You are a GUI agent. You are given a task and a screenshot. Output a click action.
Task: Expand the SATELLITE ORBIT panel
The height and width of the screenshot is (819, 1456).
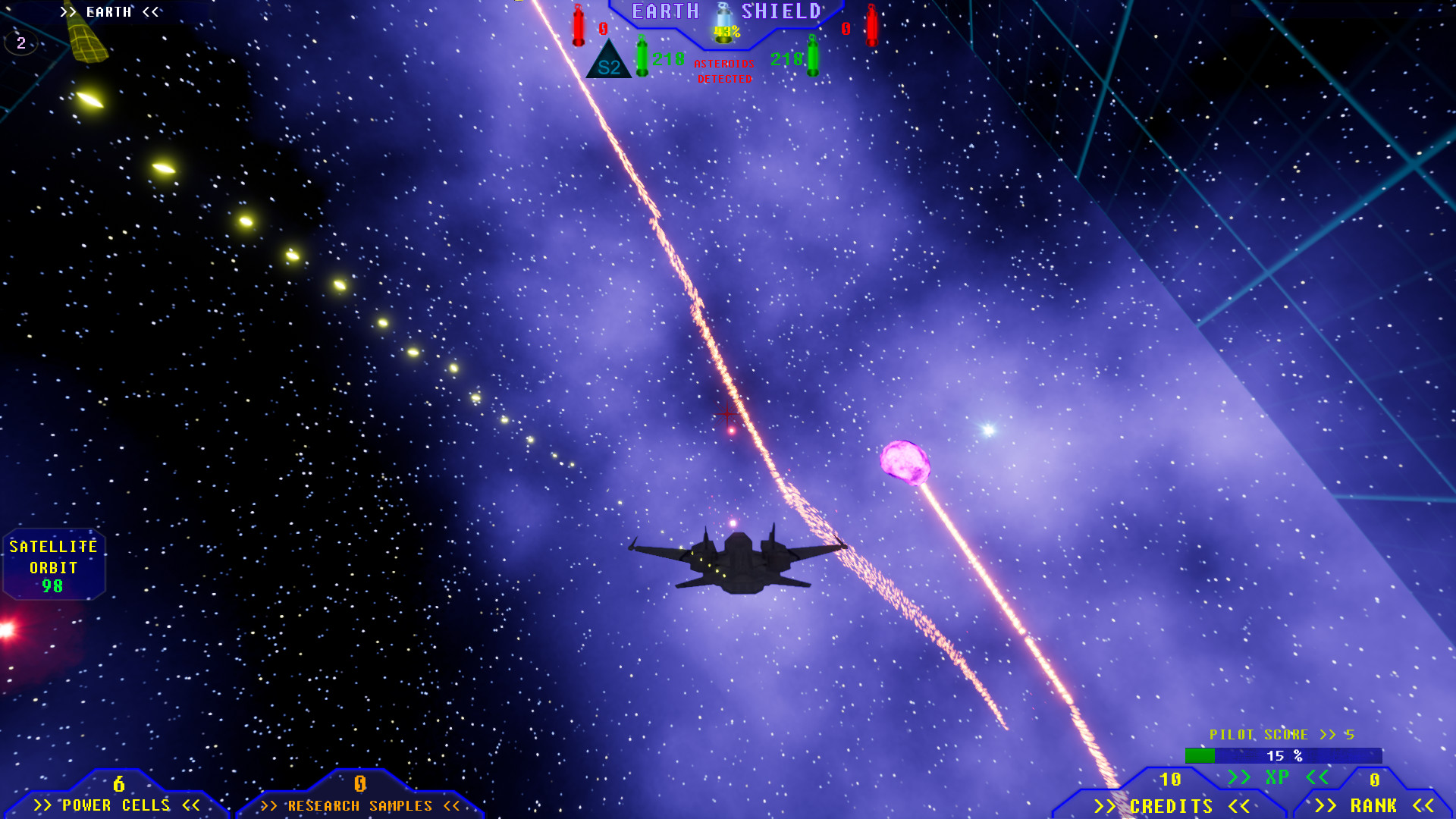53,565
